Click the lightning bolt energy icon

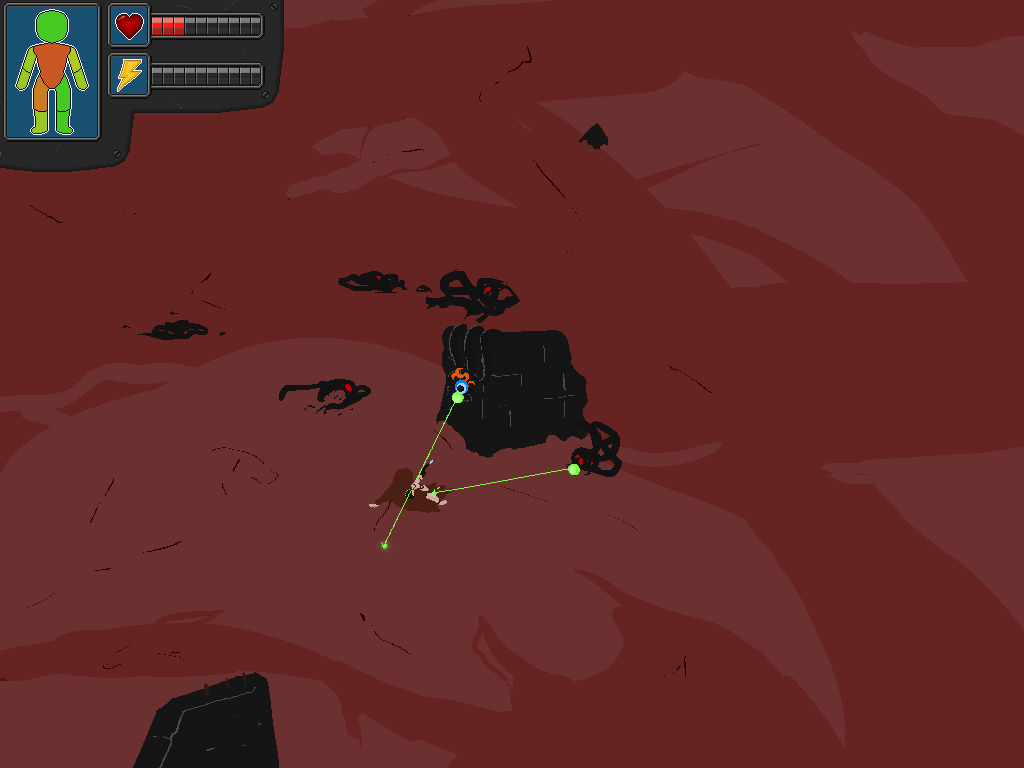129,75
